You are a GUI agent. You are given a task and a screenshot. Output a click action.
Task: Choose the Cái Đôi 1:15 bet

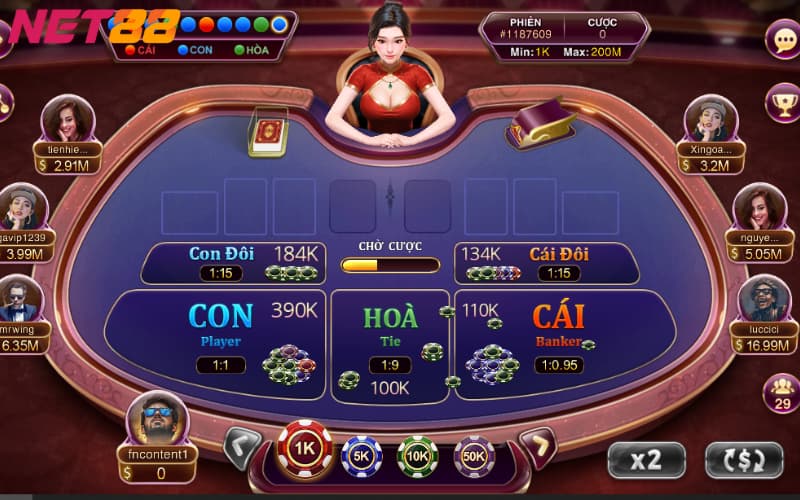click(x=548, y=263)
